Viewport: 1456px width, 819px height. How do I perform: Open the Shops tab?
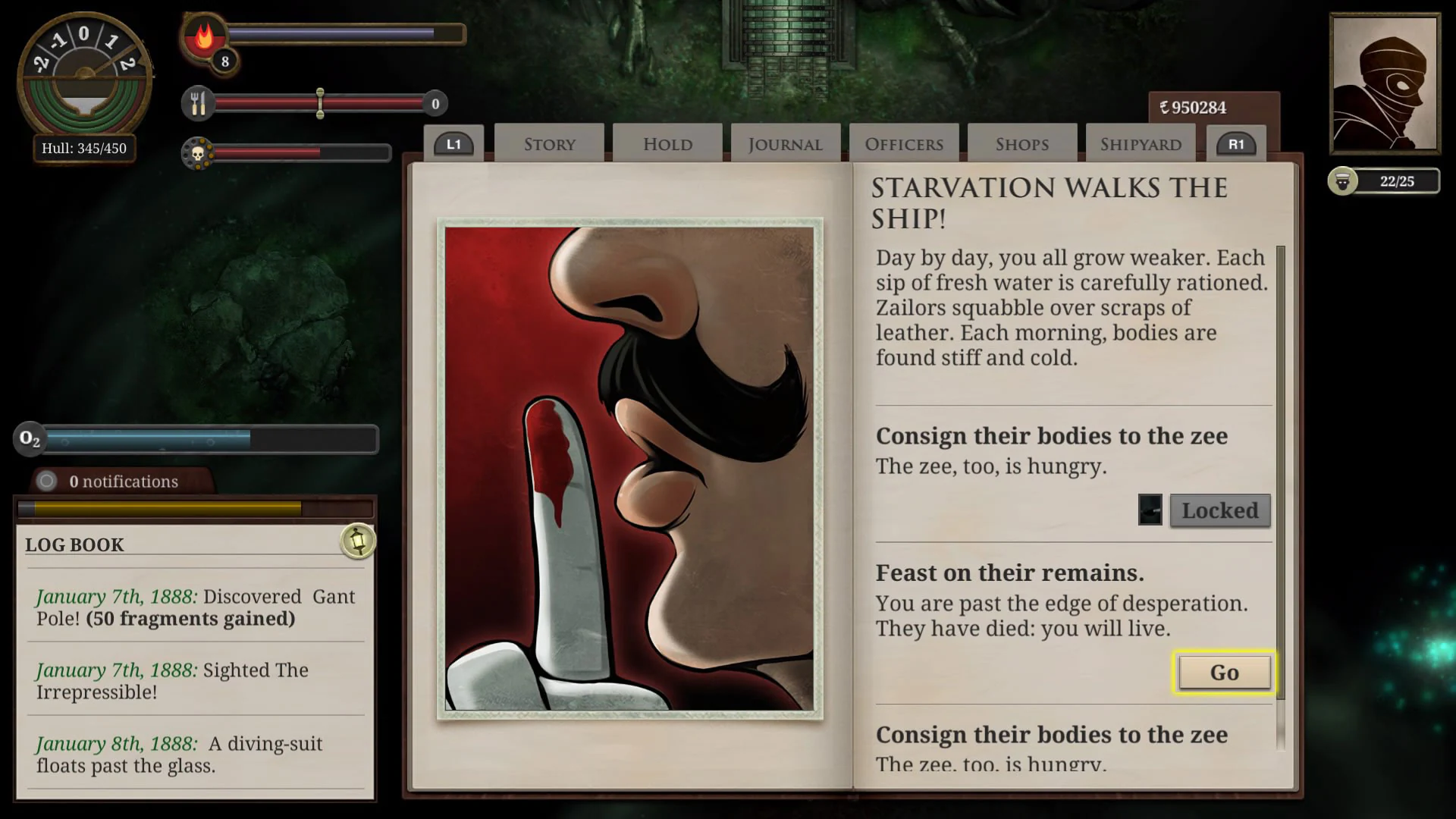point(1021,143)
